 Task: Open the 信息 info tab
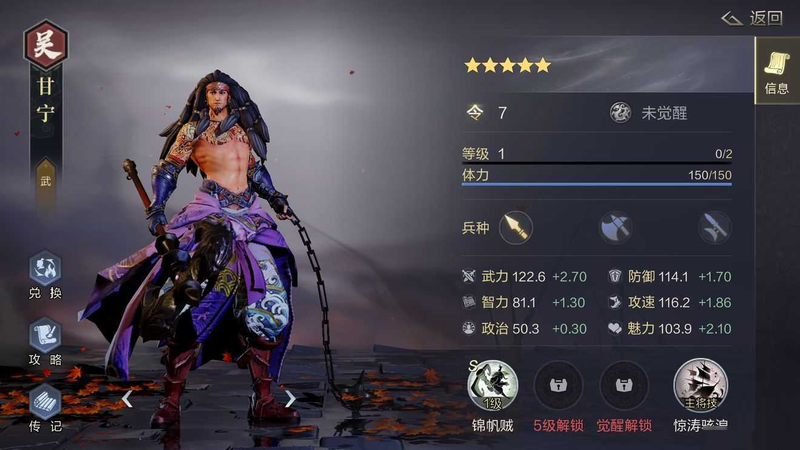pyautogui.click(x=776, y=70)
